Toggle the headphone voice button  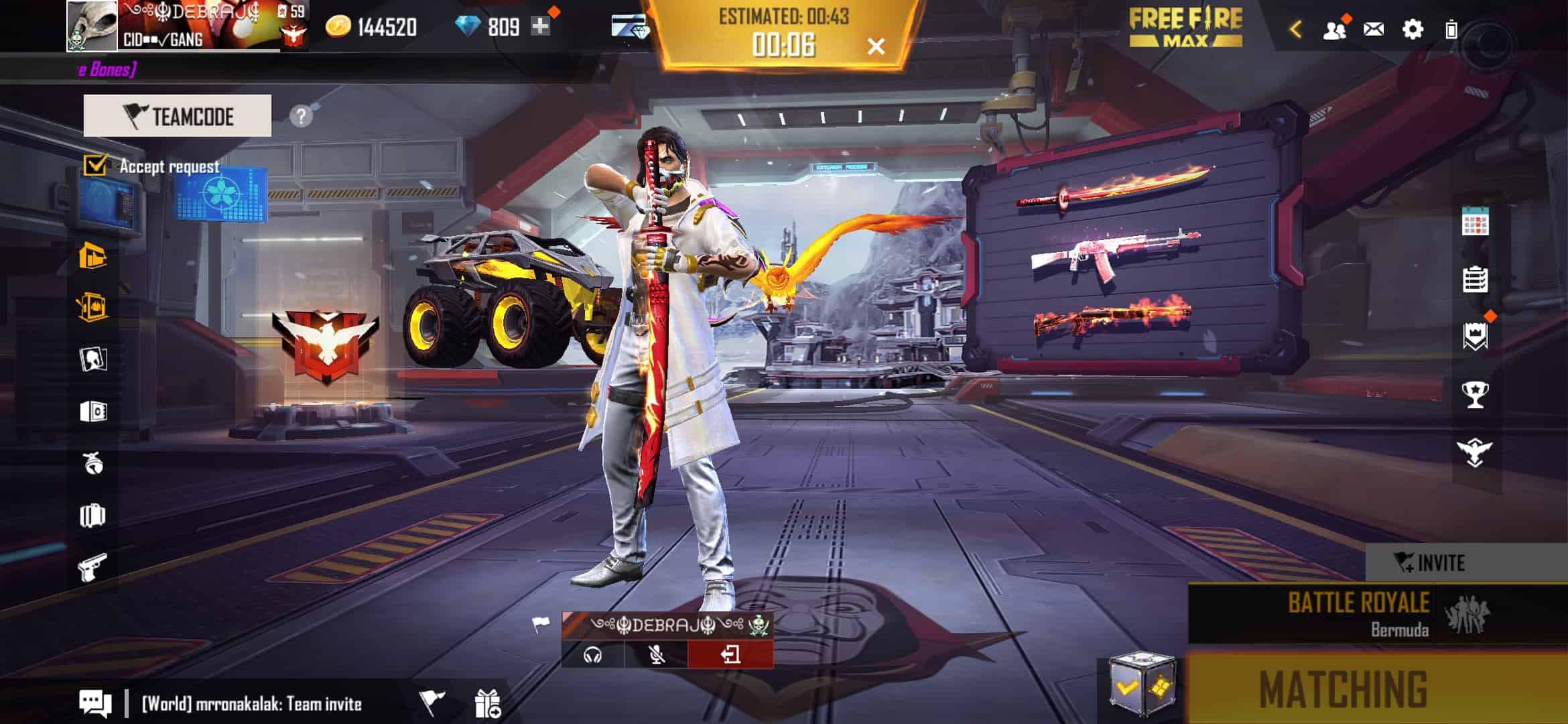coord(593,654)
